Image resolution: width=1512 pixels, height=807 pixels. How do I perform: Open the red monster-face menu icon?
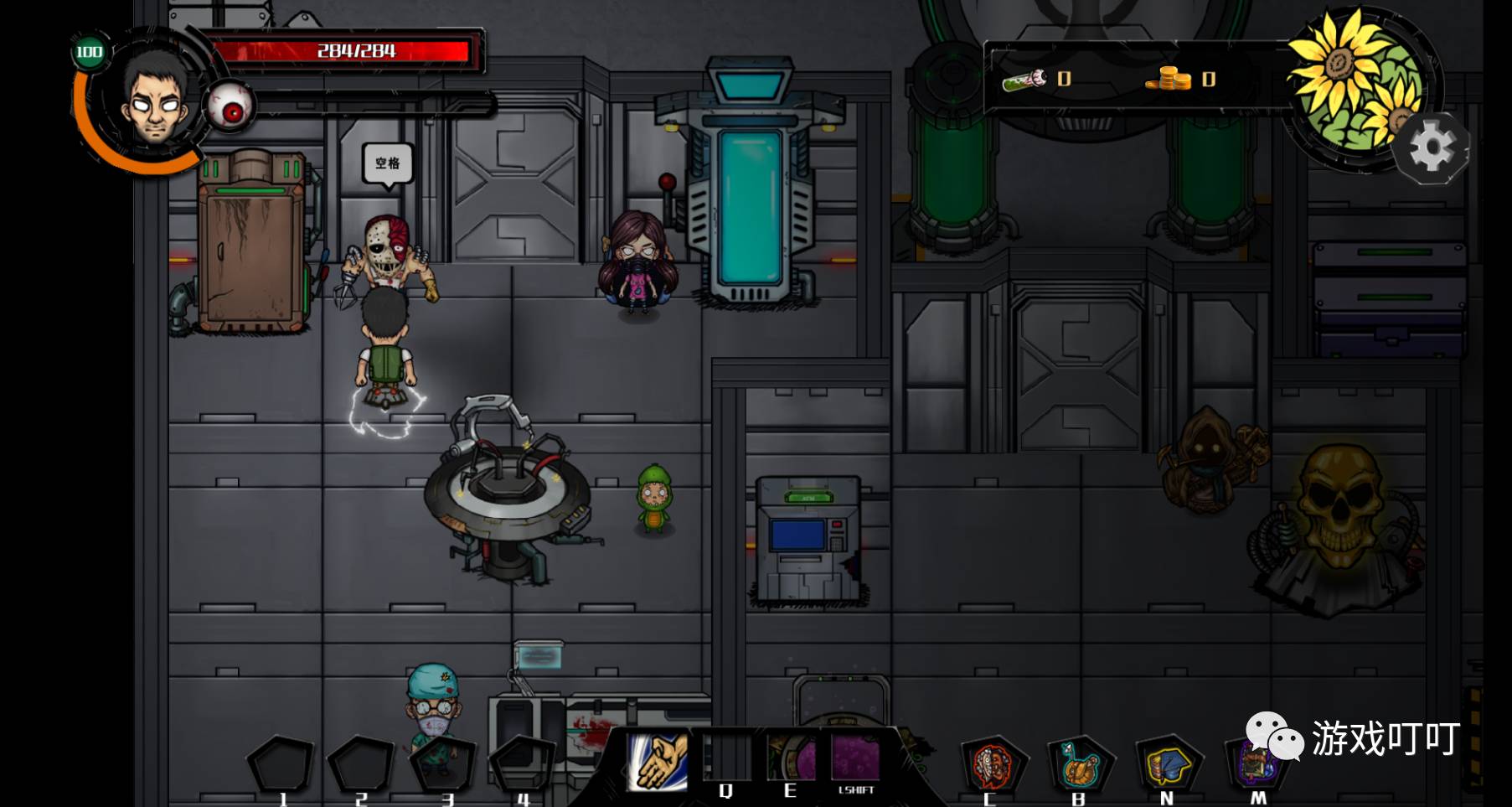pyautogui.click(x=993, y=763)
